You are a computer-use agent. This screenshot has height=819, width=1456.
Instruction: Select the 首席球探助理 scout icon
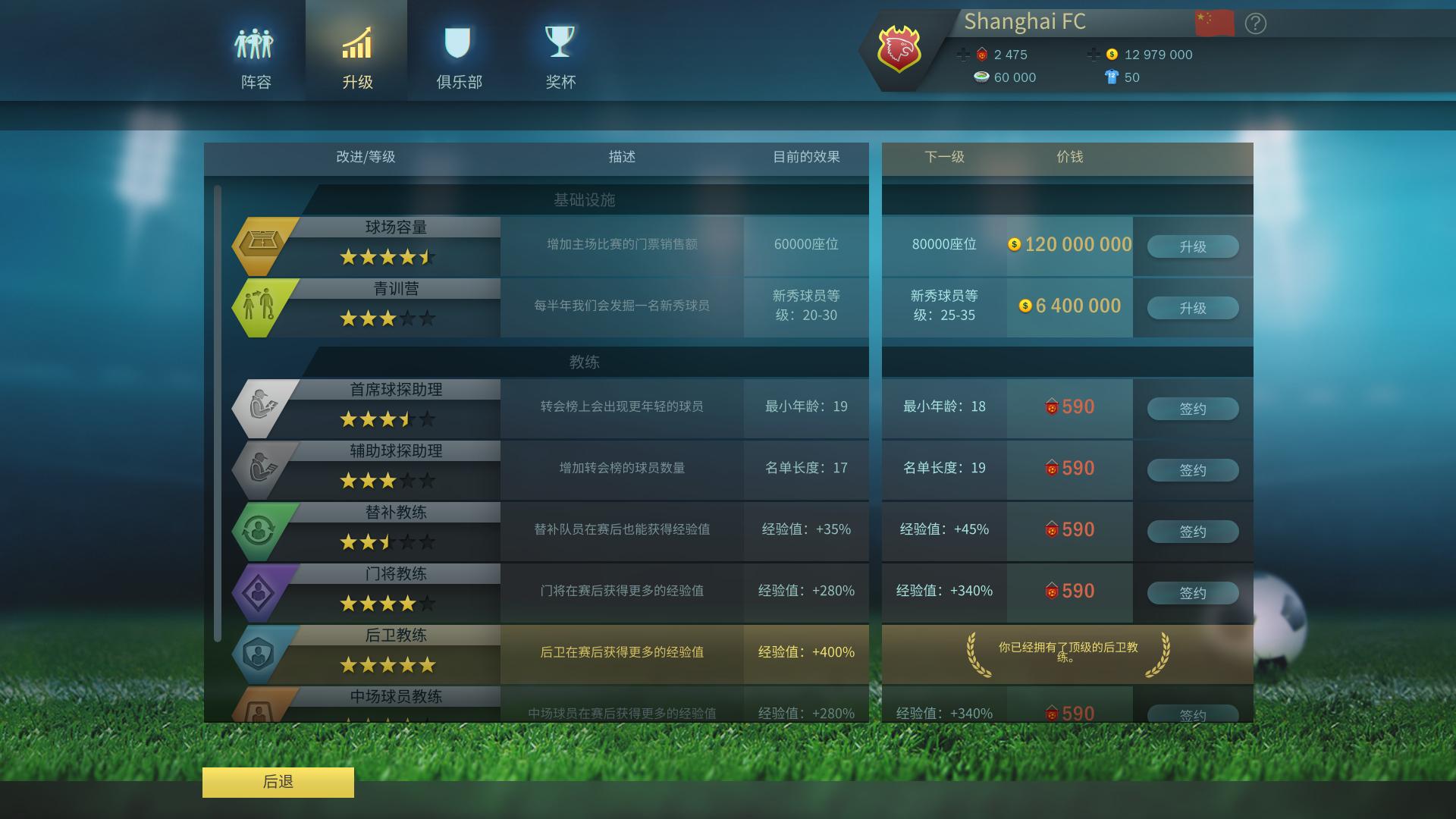[262, 404]
